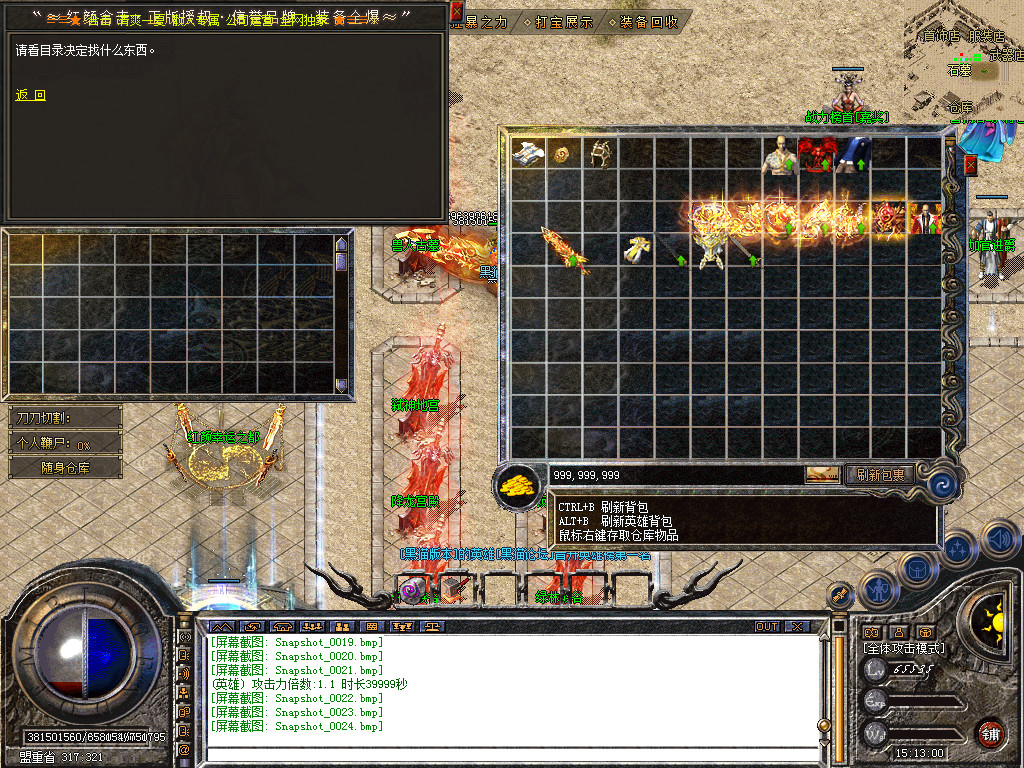Select the bald shirtless man costume slot
The image size is (1024, 768).
click(x=779, y=156)
